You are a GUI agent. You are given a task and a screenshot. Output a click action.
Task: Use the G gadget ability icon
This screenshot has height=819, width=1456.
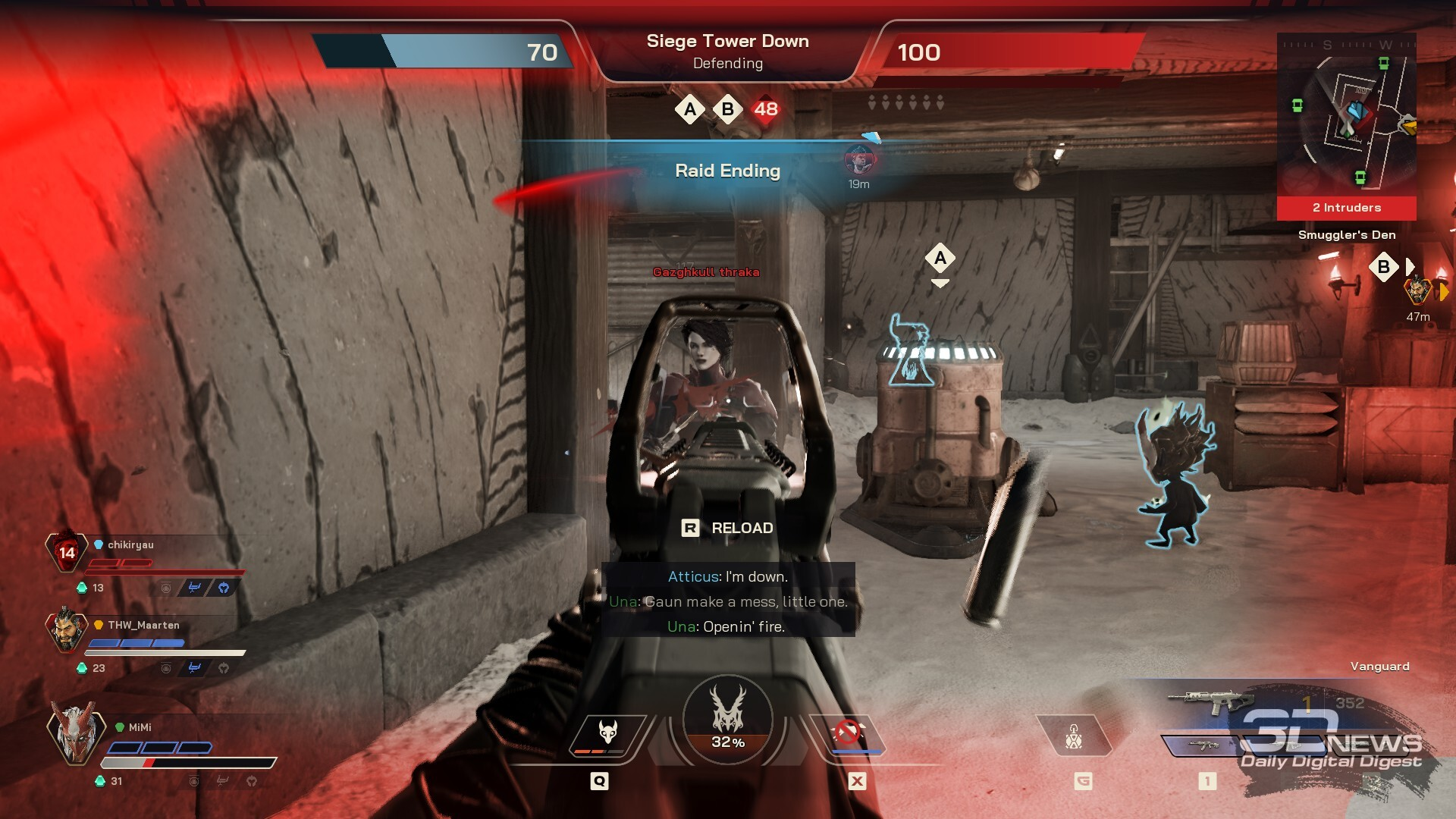tap(1074, 736)
